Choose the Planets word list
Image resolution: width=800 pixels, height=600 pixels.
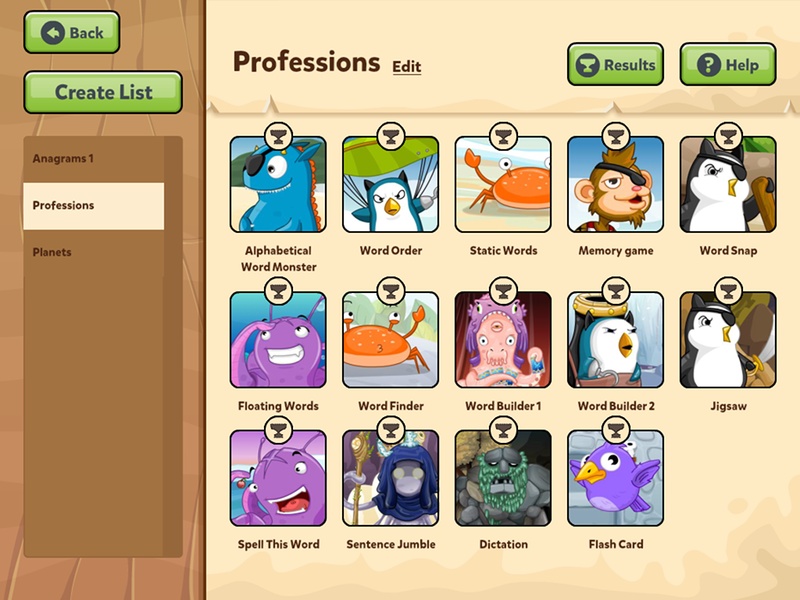pyautogui.click(x=93, y=252)
